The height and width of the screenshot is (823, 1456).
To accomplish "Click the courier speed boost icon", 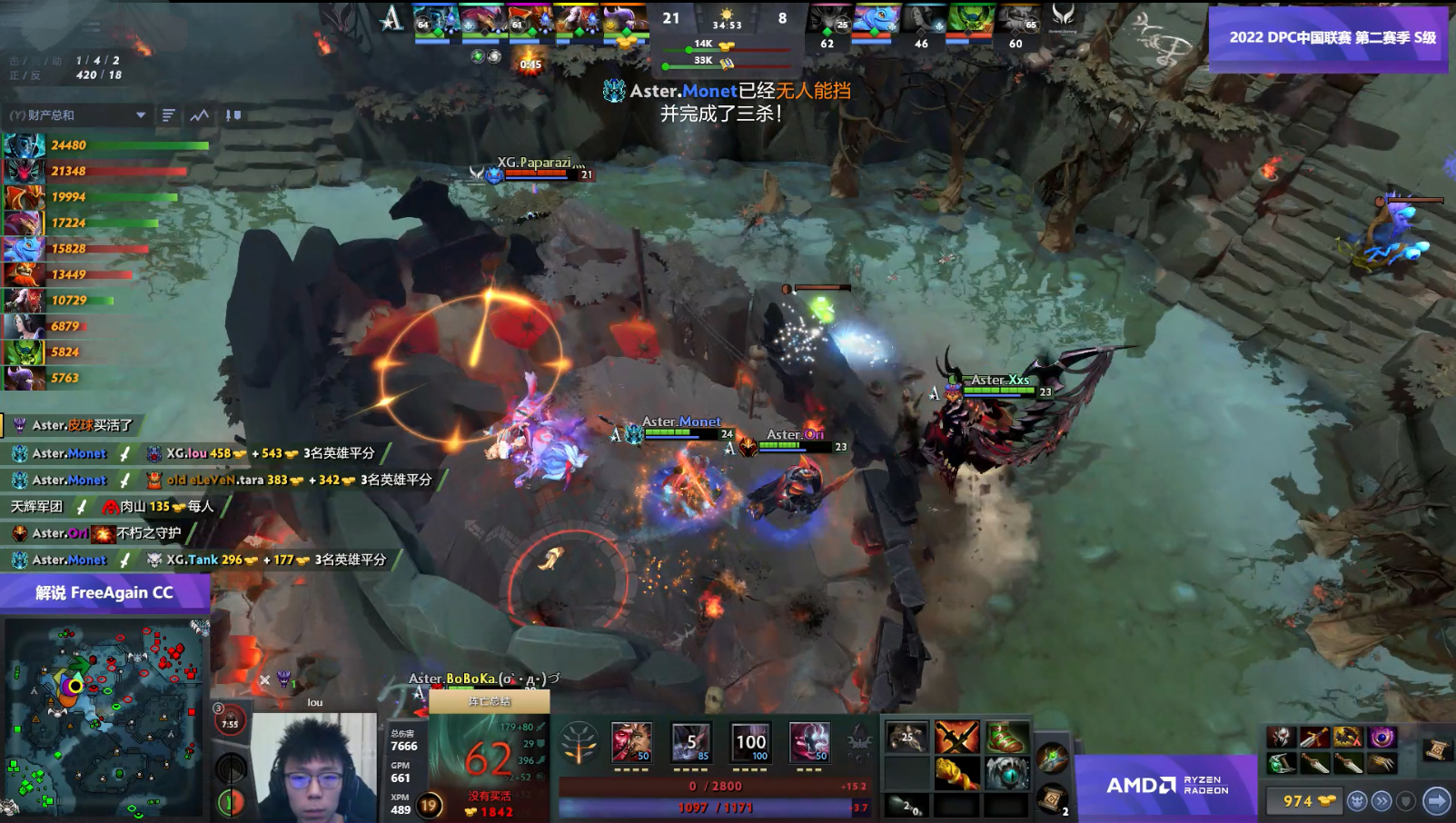I will tap(1383, 801).
